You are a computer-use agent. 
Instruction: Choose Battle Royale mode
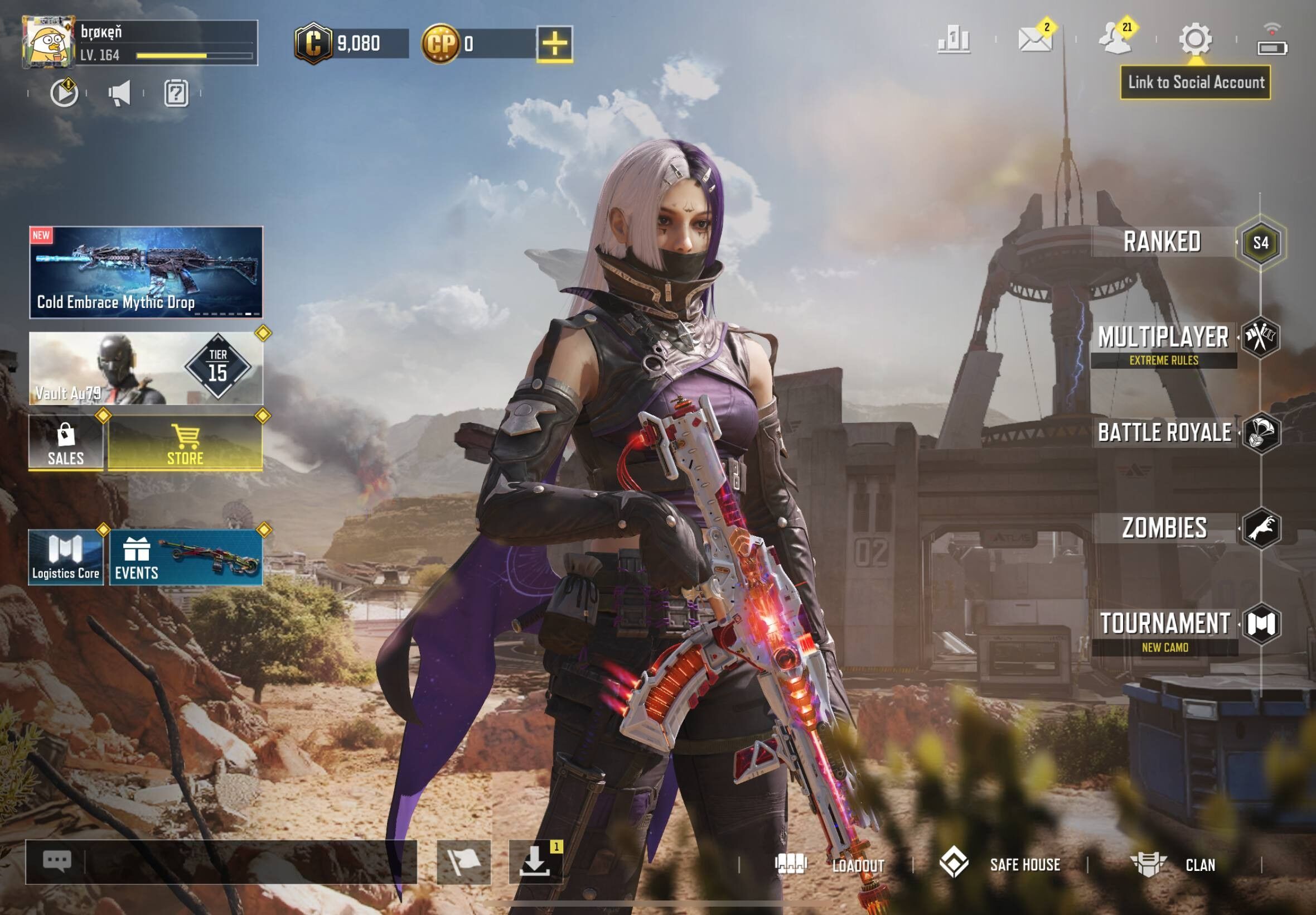[x=1165, y=433]
